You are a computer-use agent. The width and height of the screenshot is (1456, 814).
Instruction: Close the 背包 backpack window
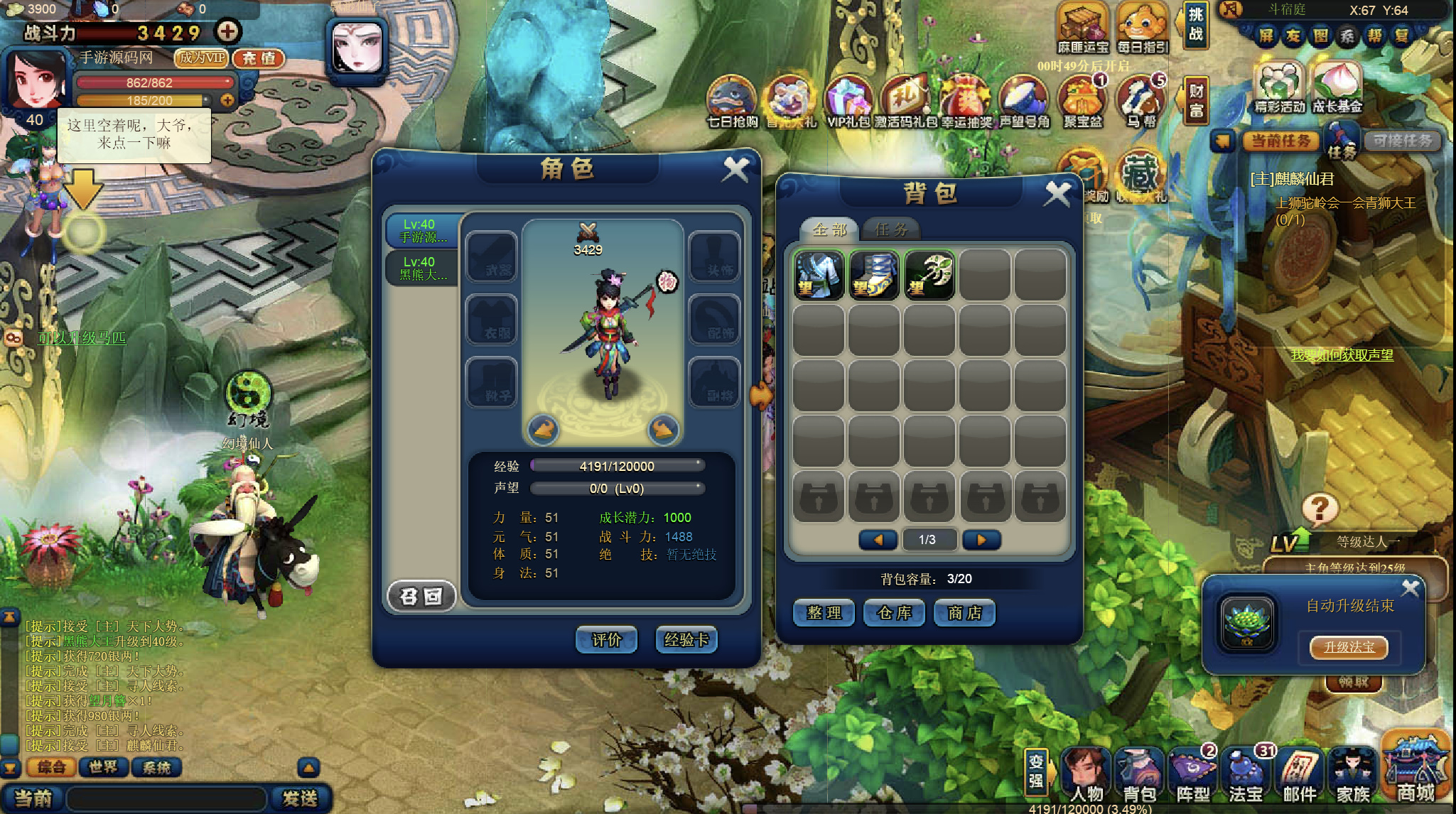point(1057,193)
